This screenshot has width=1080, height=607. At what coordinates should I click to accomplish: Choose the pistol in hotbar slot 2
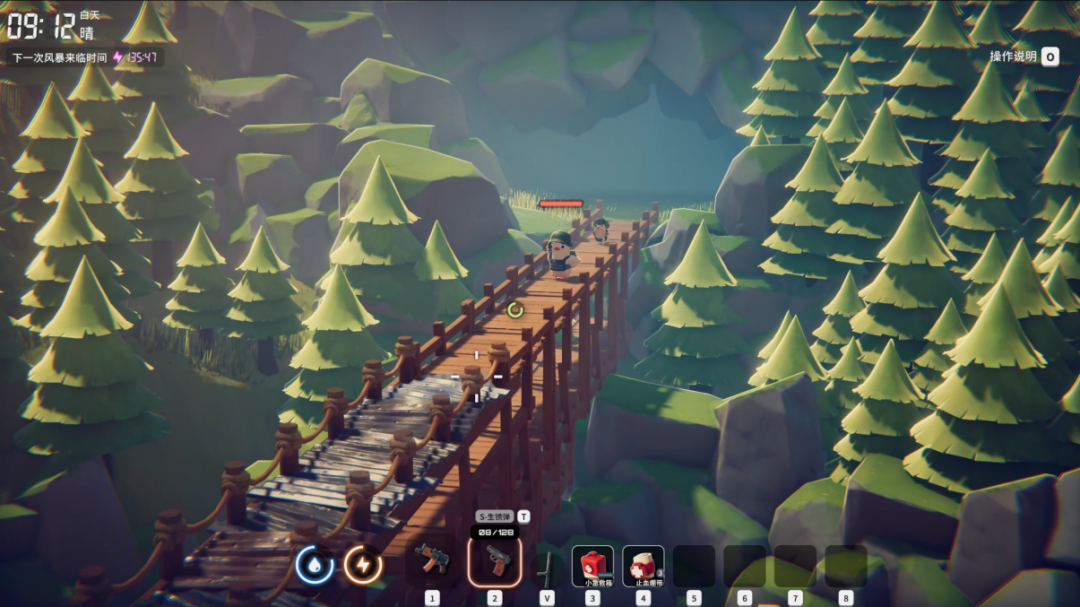(x=494, y=562)
